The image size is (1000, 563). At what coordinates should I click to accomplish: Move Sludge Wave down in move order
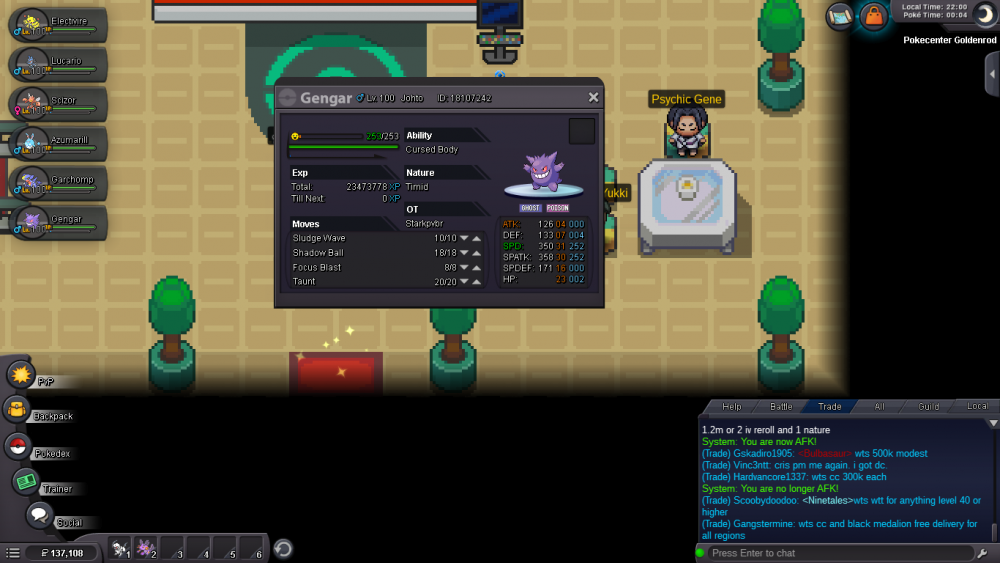click(464, 238)
